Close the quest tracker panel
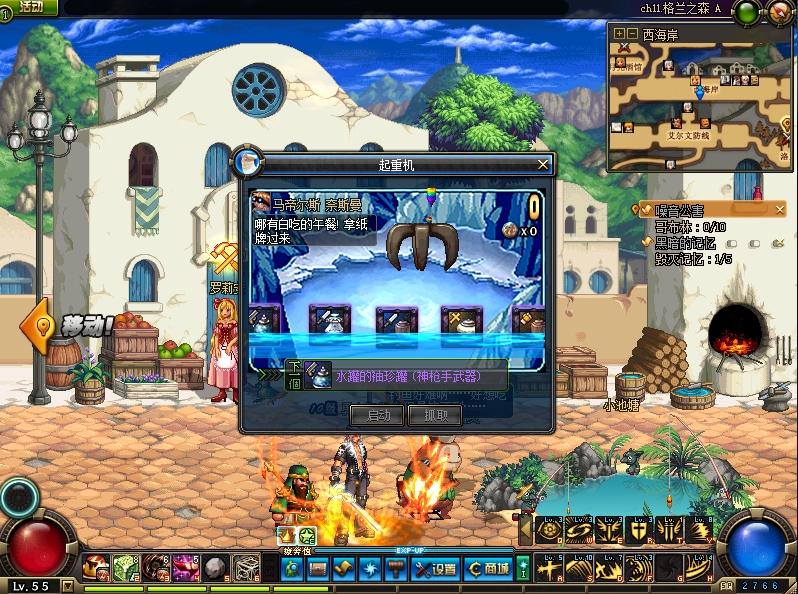Screen dimensions: 798x594 coord(781,209)
